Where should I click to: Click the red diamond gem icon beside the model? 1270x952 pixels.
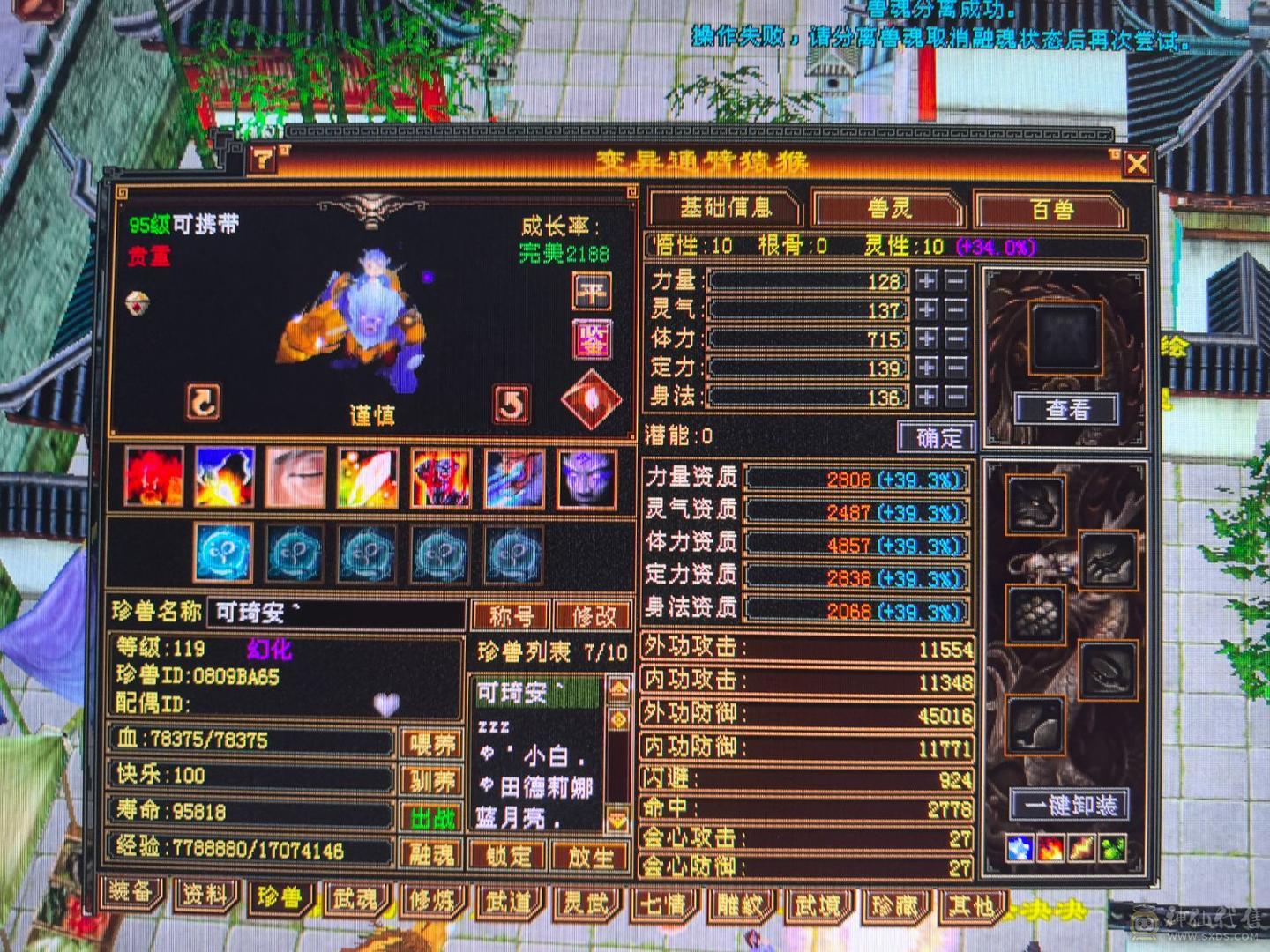[x=589, y=401]
